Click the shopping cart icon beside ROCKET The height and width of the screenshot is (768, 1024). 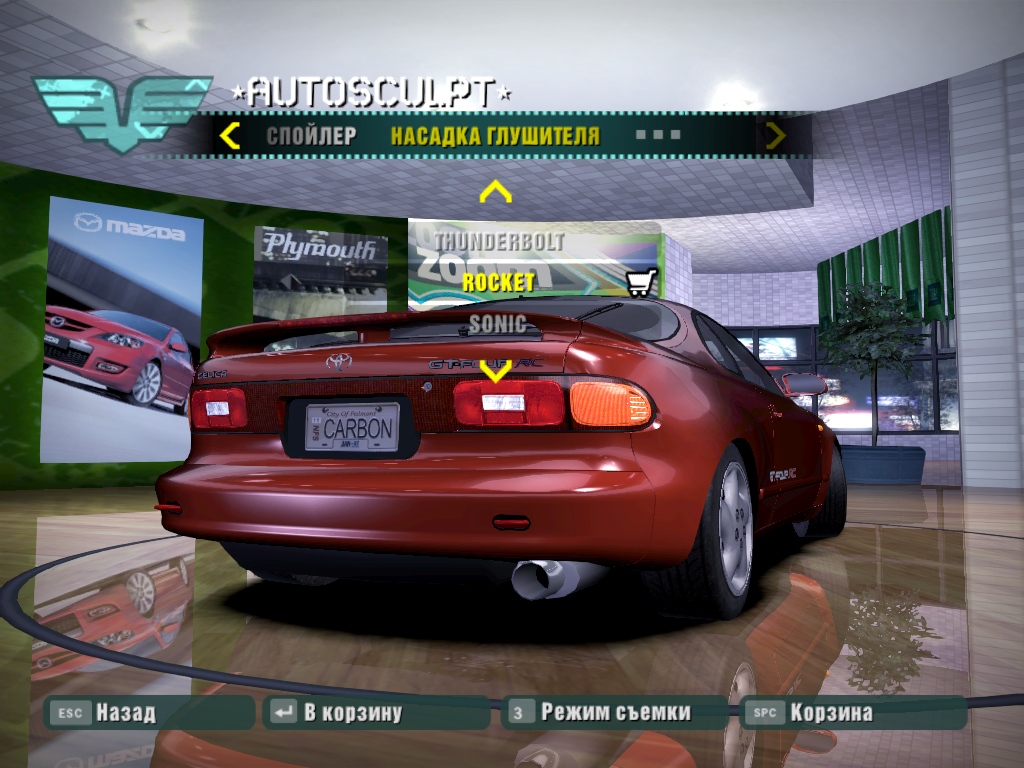[x=641, y=284]
